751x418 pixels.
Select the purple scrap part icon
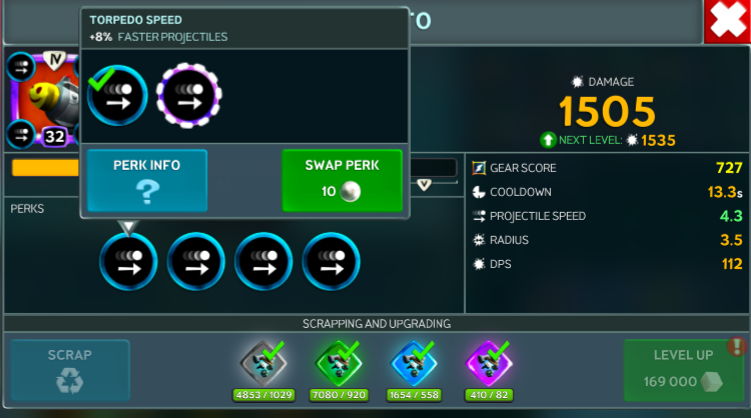(489, 364)
